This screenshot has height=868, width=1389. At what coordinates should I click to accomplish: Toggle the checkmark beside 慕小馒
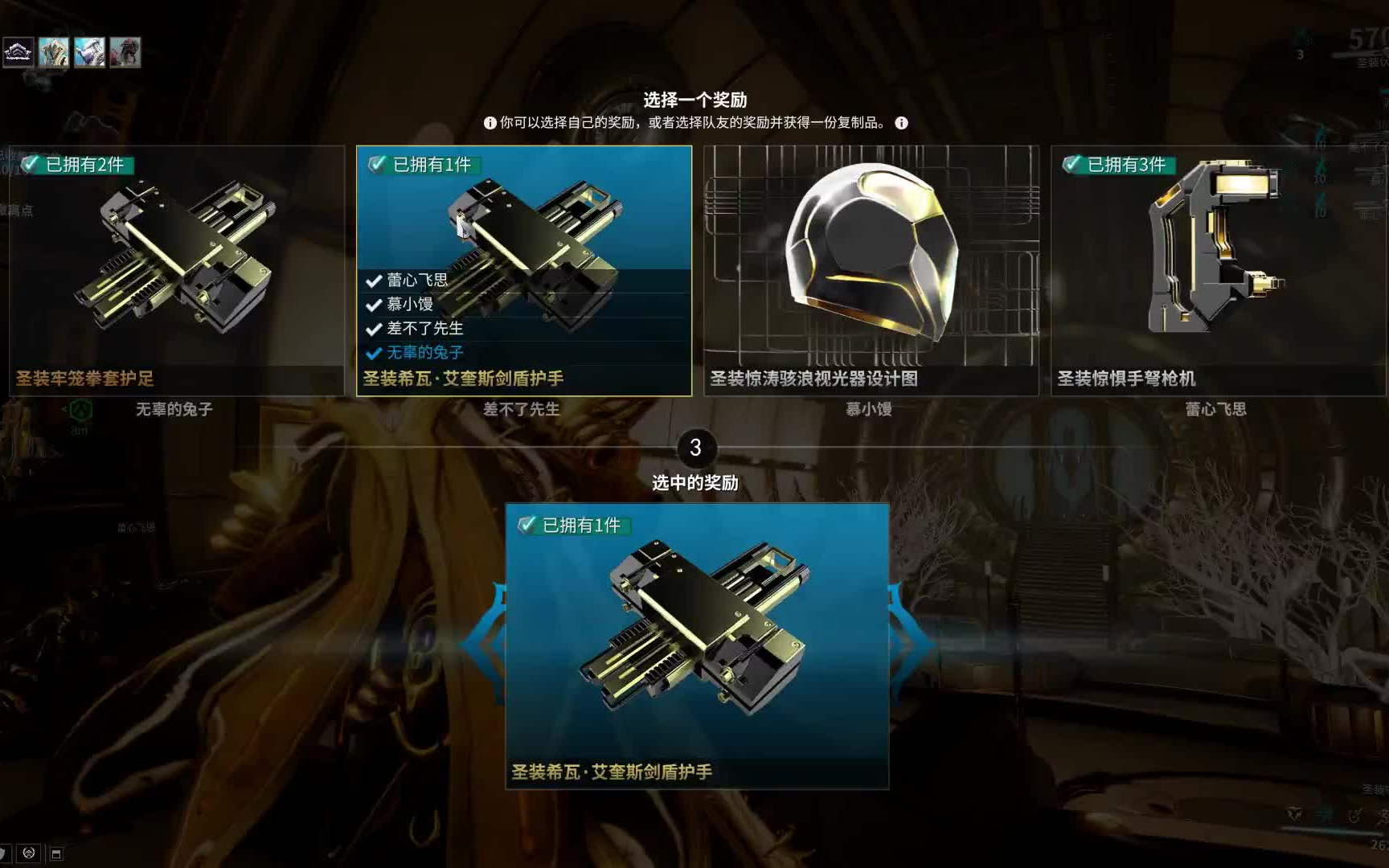coord(372,304)
